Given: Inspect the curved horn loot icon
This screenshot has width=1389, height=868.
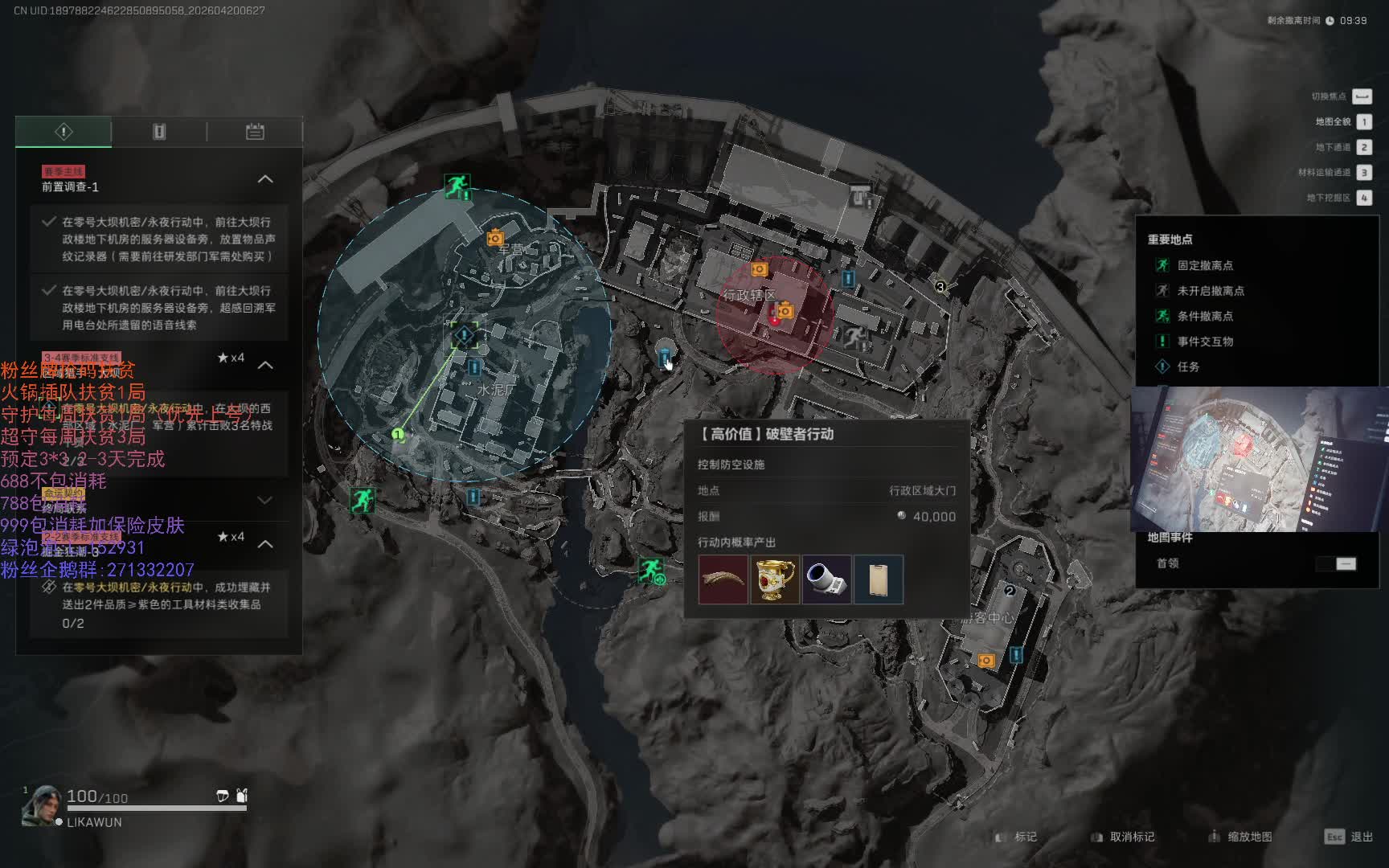Looking at the screenshot, I should 723,579.
